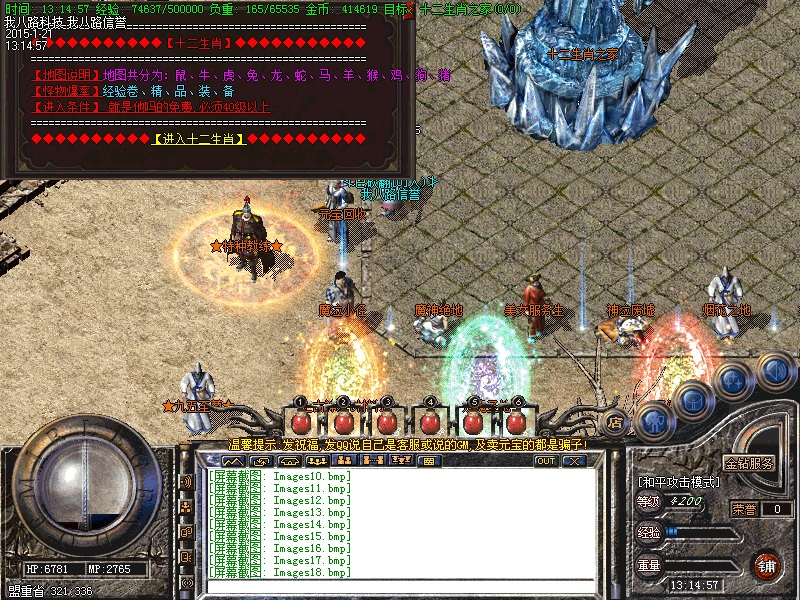Toggle sound with the speaker orb
Viewport: 800px width, 600px height.
[x=774, y=371]
